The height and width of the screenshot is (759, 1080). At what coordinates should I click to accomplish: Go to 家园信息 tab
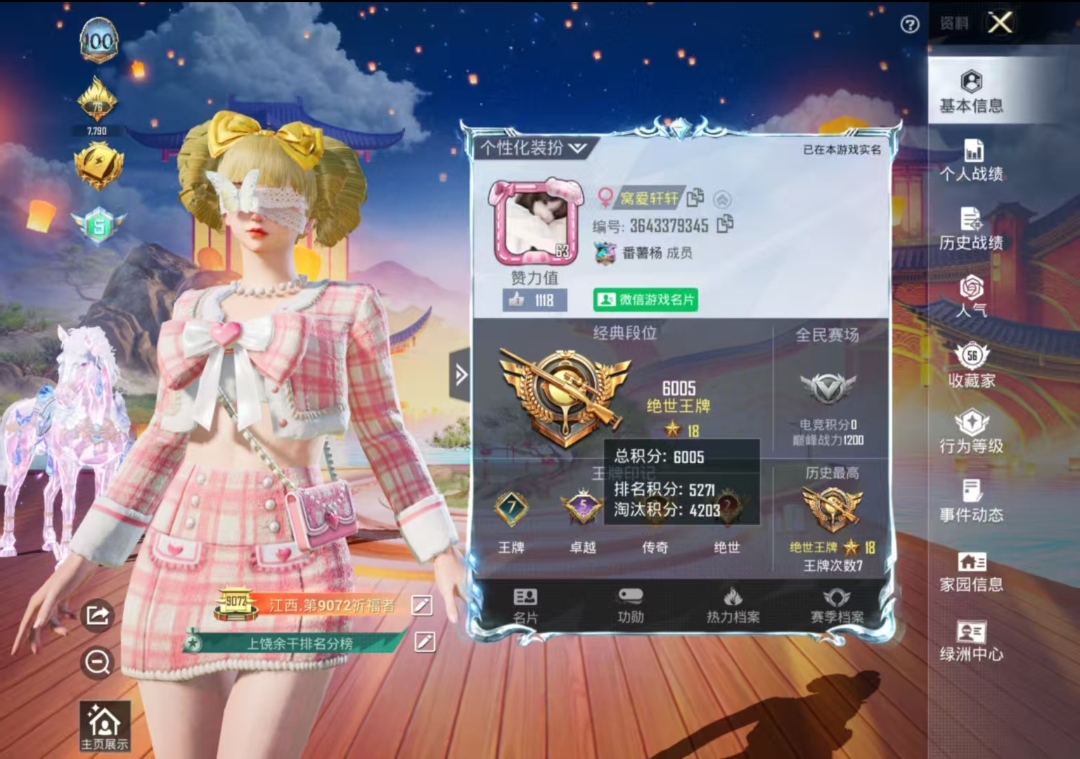coord(971,572)
